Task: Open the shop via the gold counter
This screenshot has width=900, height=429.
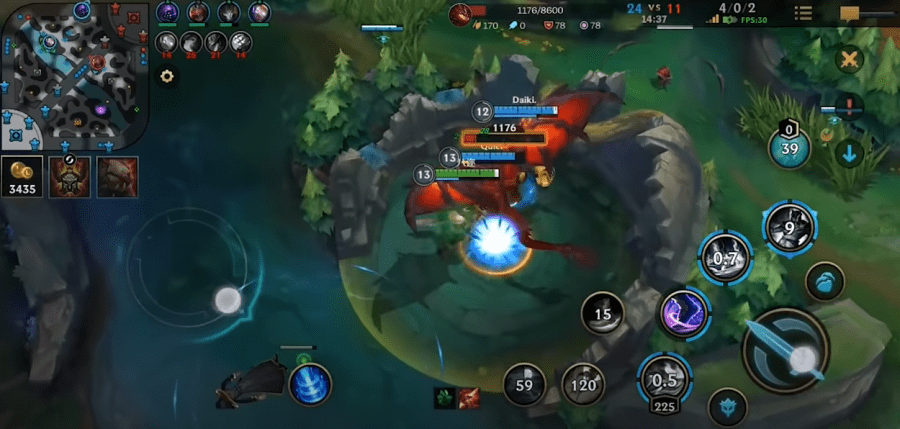Action: pyautogui.click(x=21, y=177)
